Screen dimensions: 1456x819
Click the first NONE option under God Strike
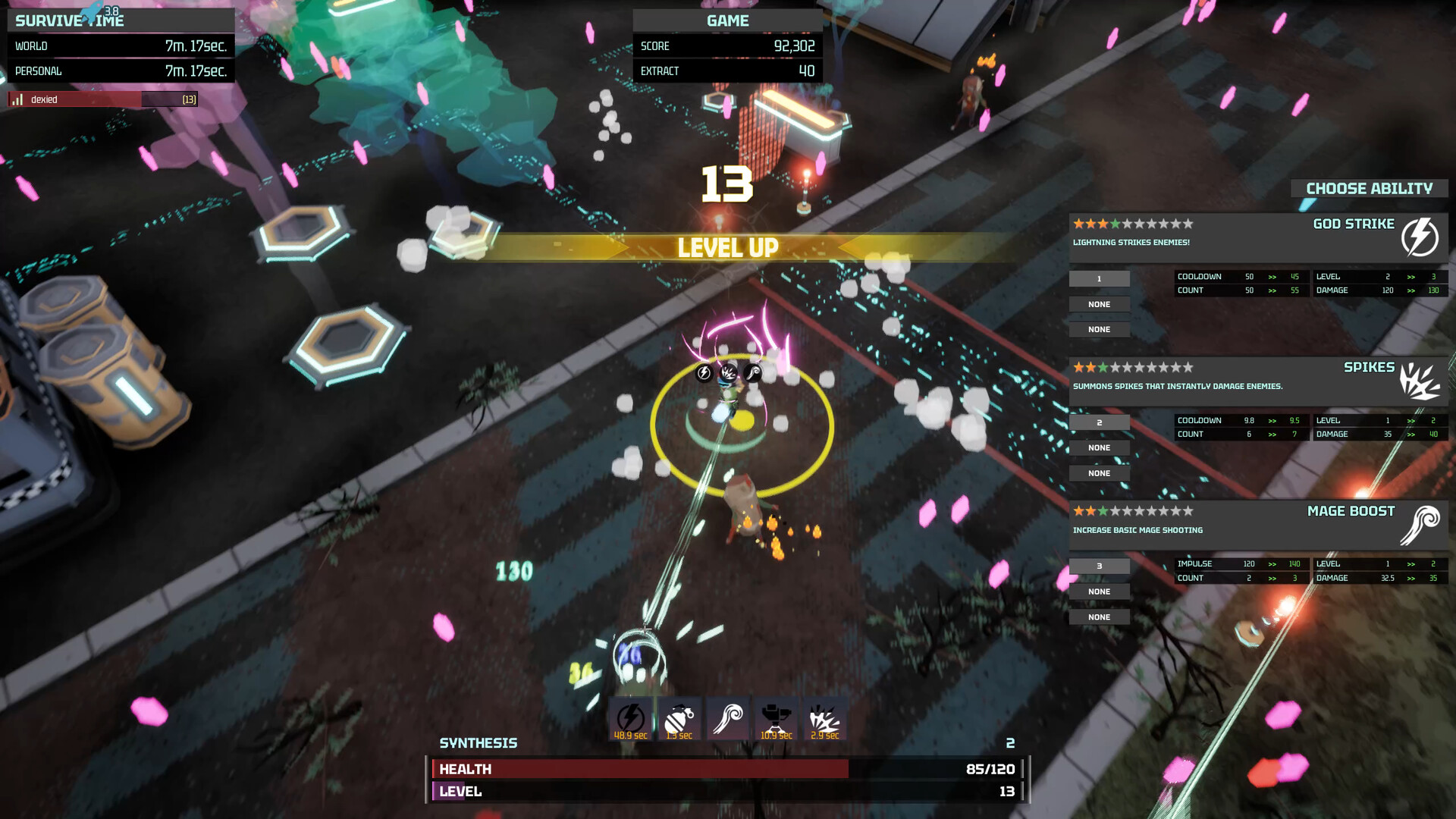coord(1099,303)
